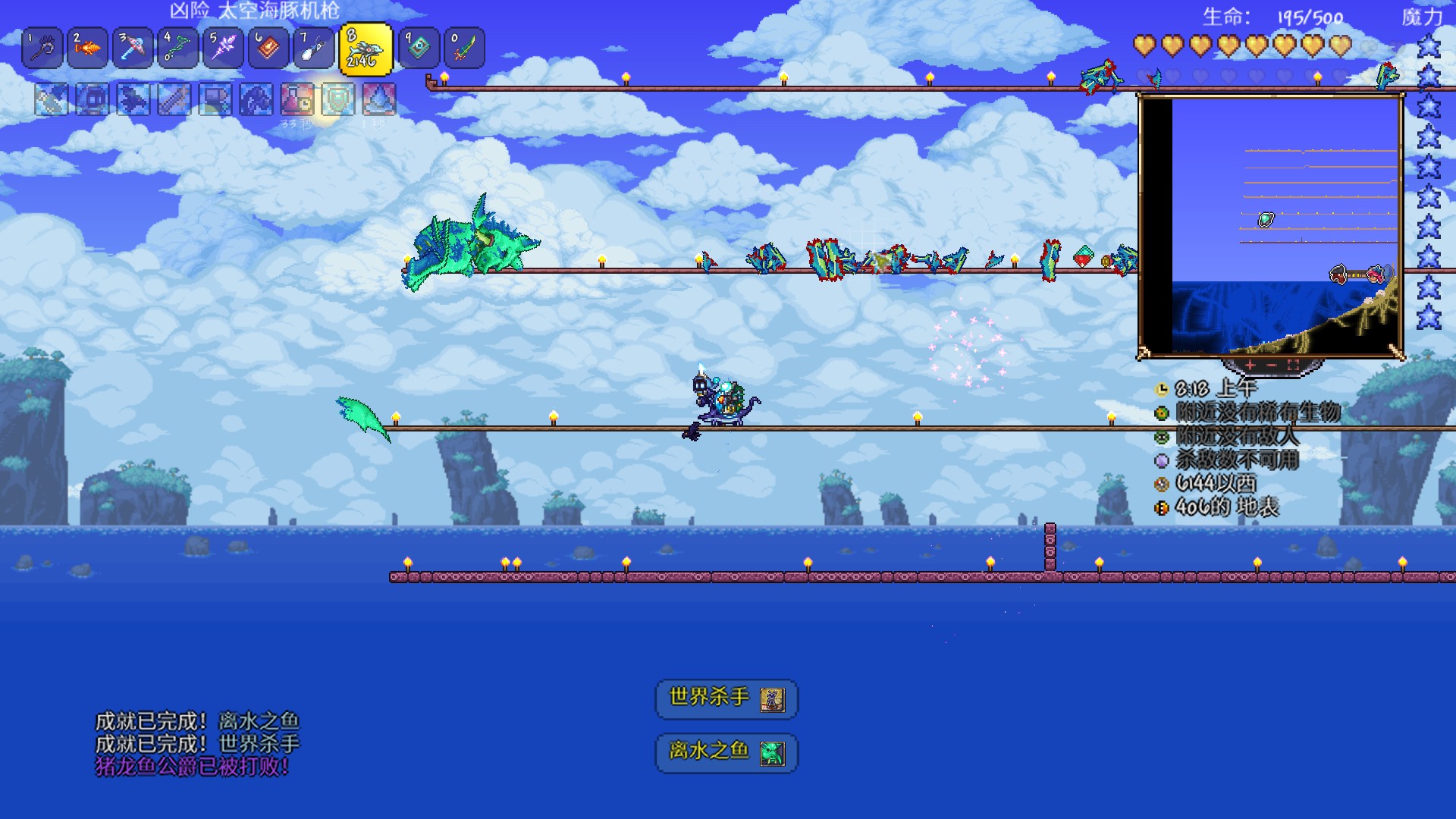Pick the pink crystal staff in slot 5

223,49
